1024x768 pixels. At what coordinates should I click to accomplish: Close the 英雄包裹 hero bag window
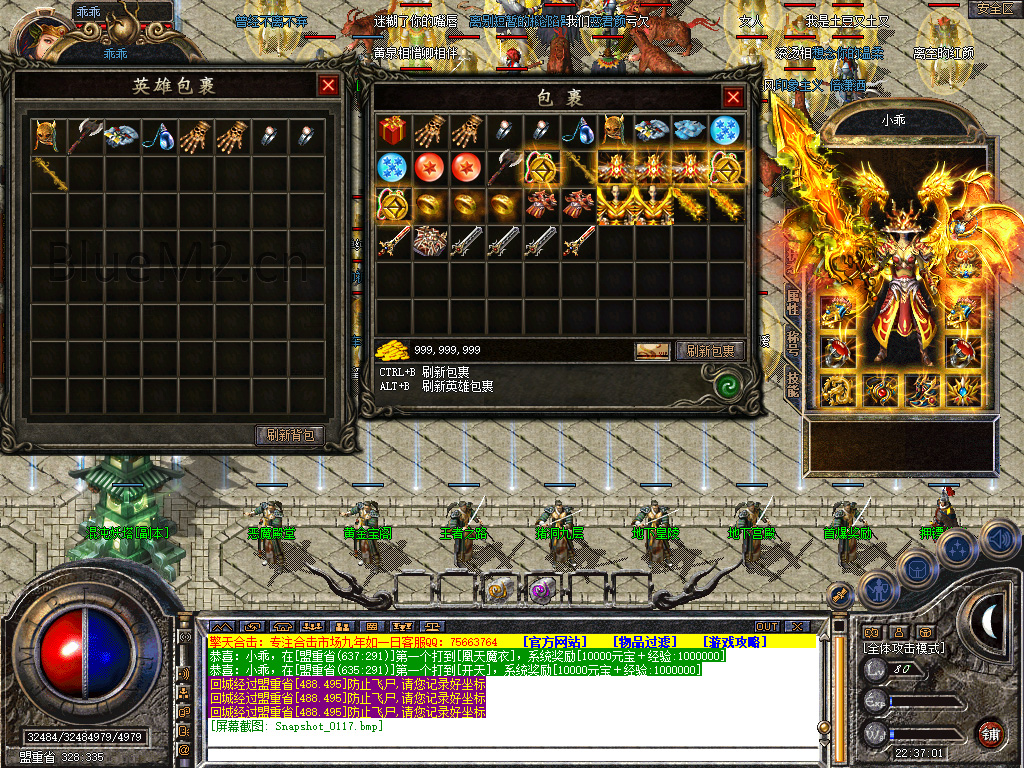pos(328,86)
